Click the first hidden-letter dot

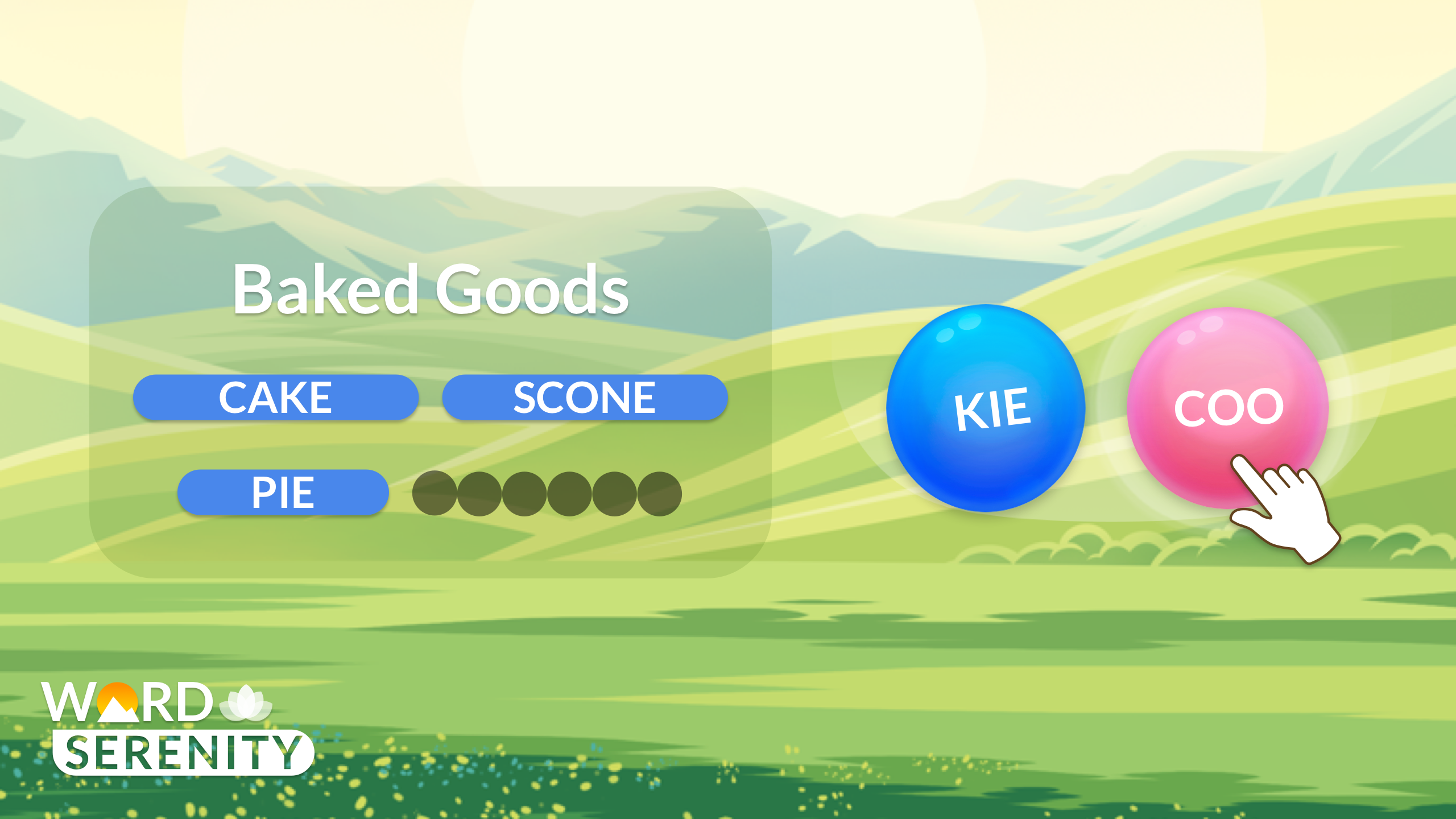click(434, 493)
